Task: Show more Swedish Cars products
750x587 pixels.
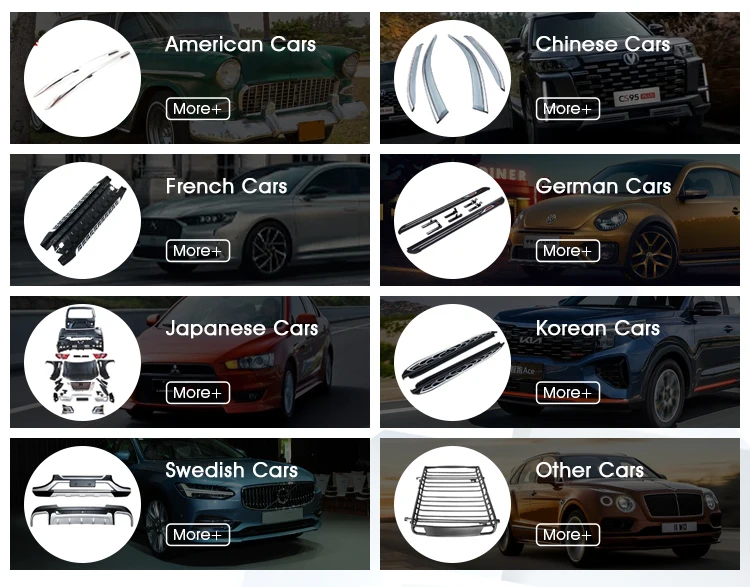Action: (x=197, y=534)
